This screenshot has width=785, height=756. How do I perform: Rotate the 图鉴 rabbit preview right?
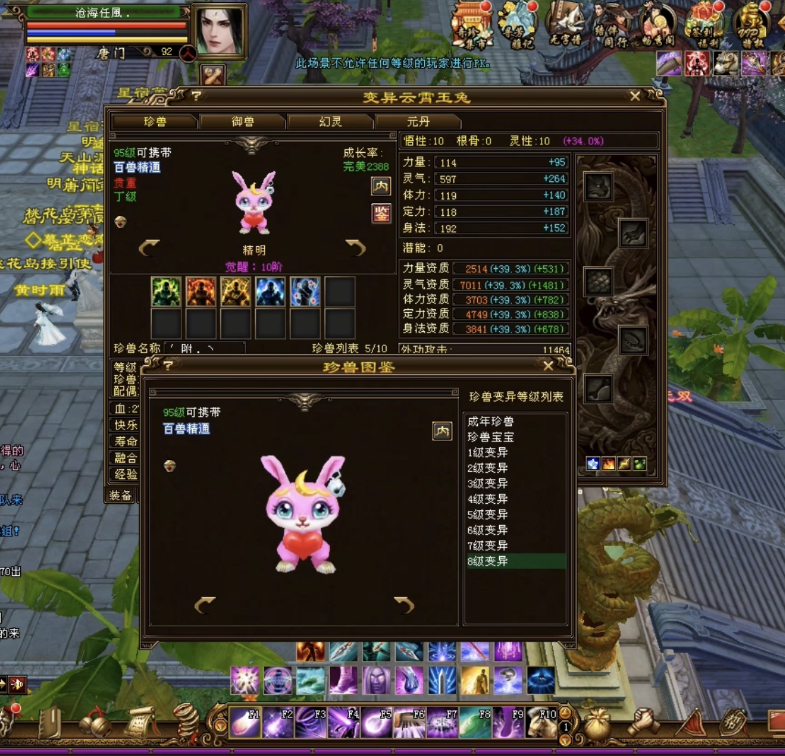[x=404, y=604]
